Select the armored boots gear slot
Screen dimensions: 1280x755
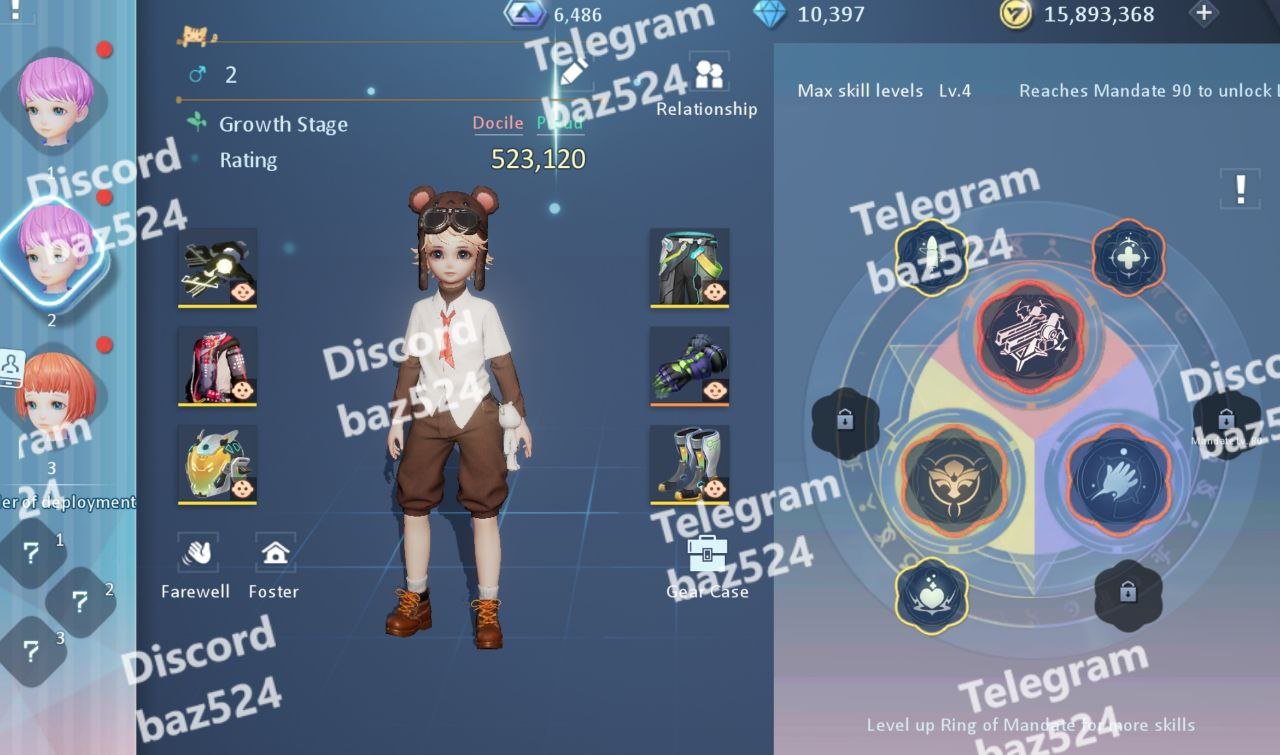coord(689,465)
